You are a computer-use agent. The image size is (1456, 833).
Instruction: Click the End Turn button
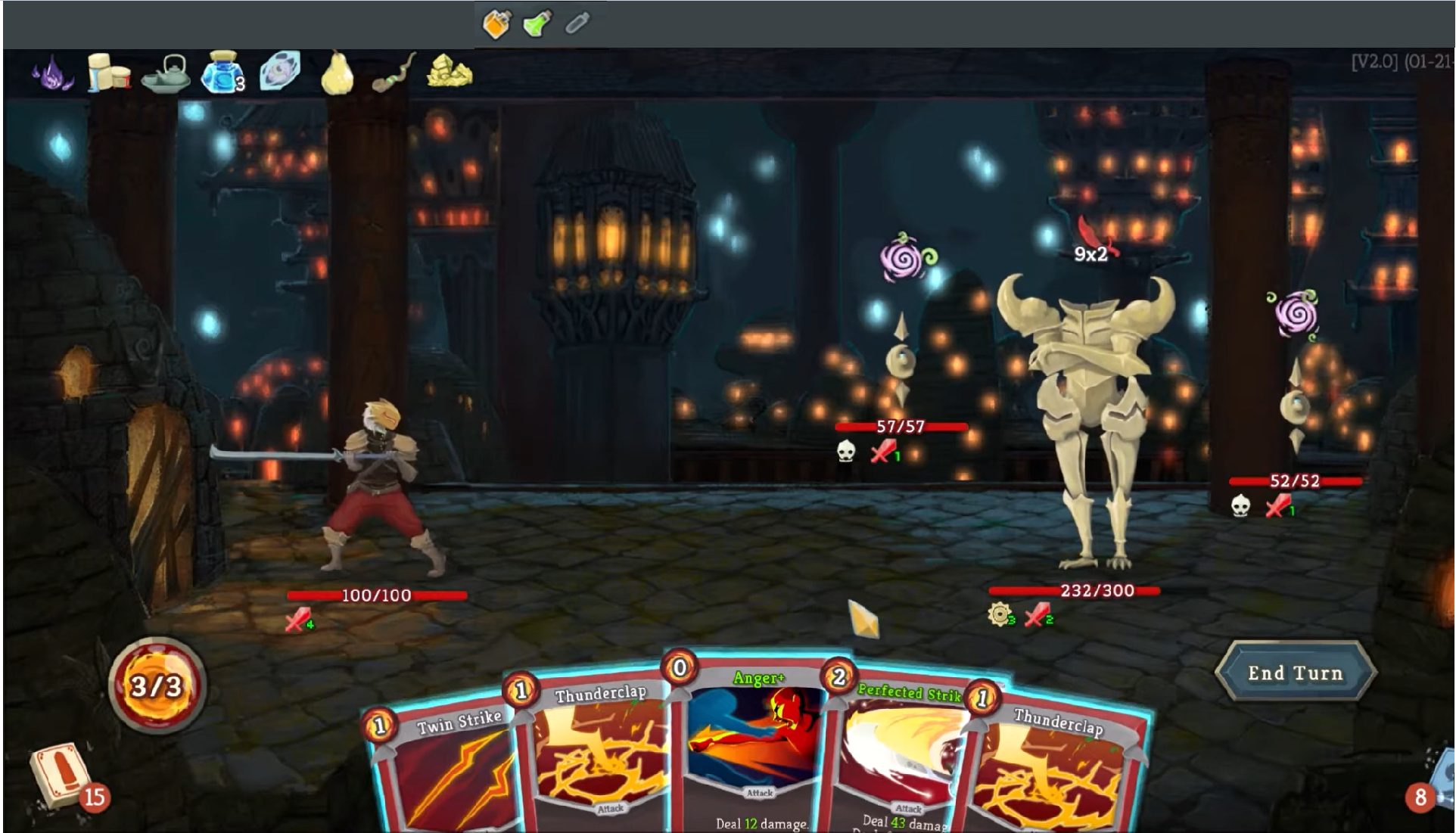pyautogui.click(x=1295, y=673)
